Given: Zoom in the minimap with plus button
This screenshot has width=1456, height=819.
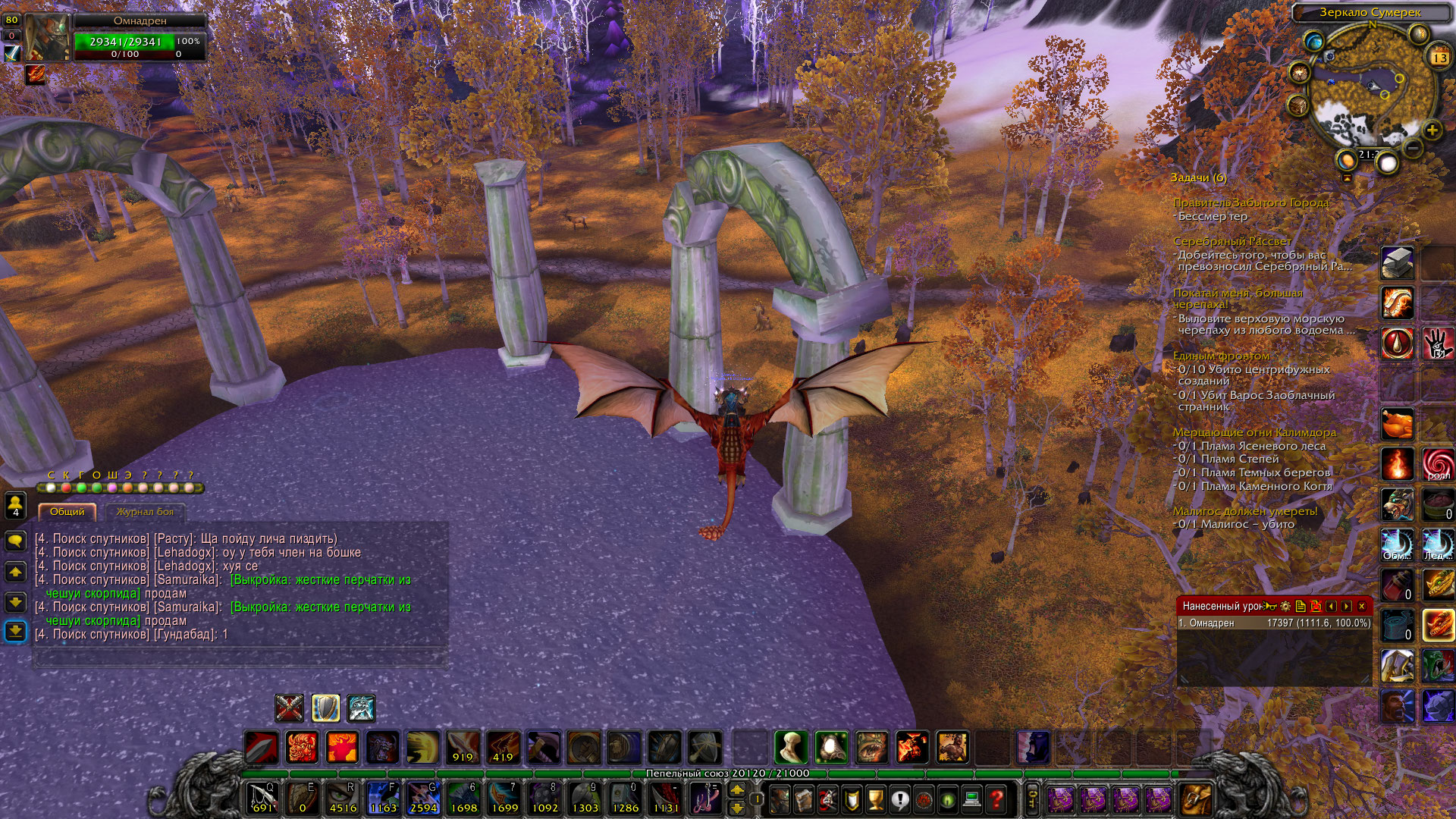Looking at the screenshot, I should [x=1432, y=130].
